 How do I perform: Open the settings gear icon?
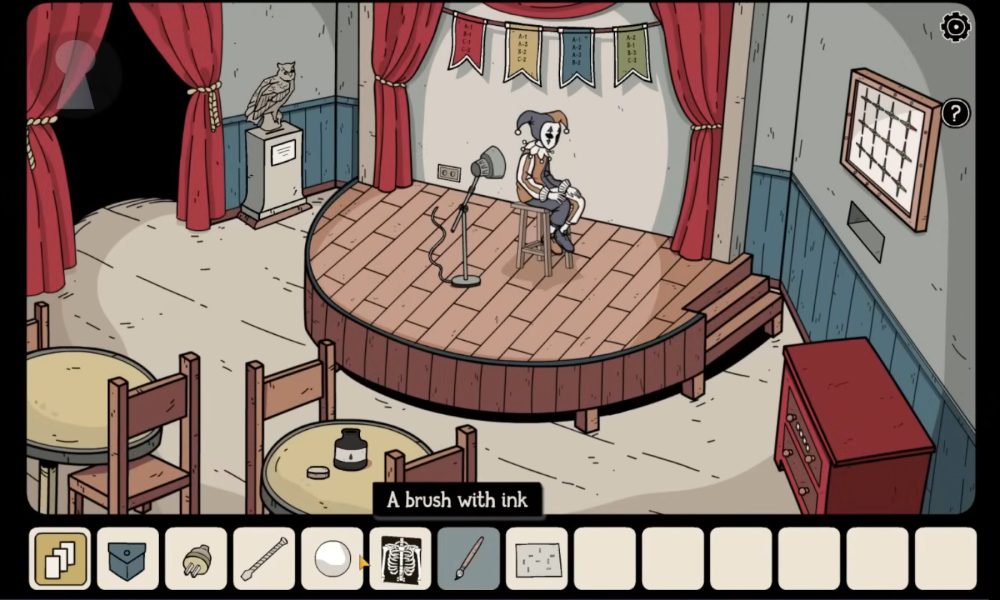click(x=956, y=27)
